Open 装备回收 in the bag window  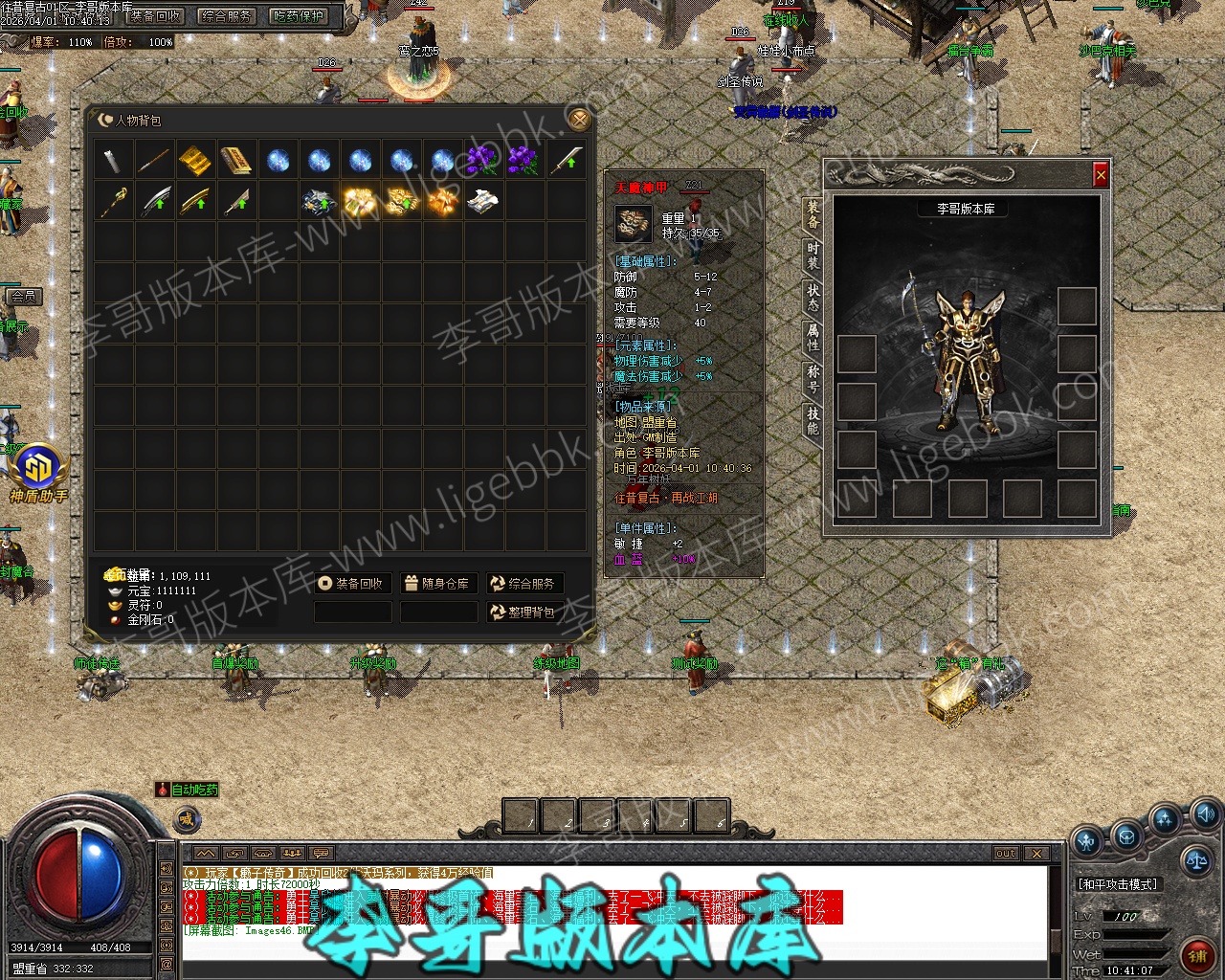(351, 584)
